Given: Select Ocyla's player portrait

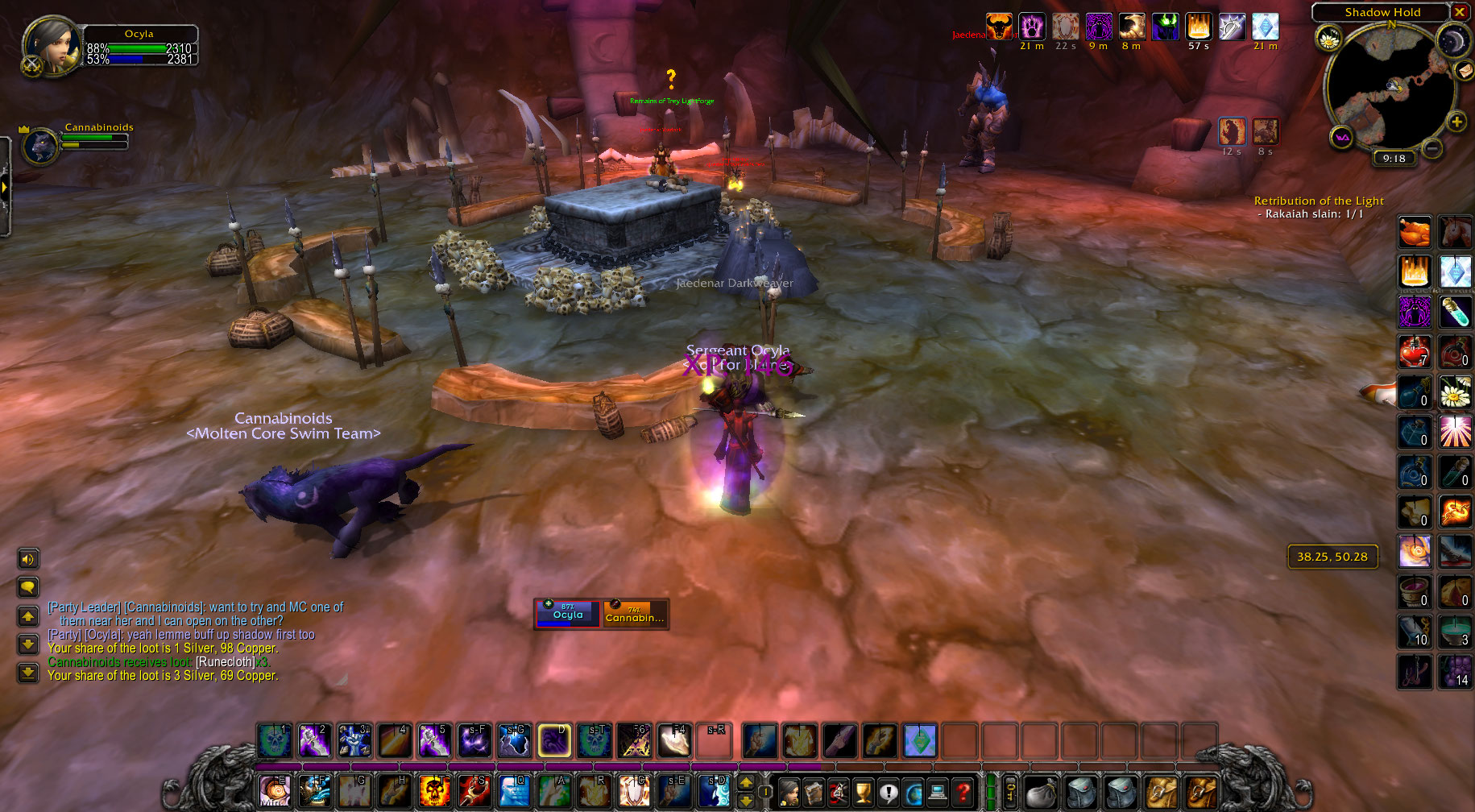Looking at the screenshot, I should point(51,45).
